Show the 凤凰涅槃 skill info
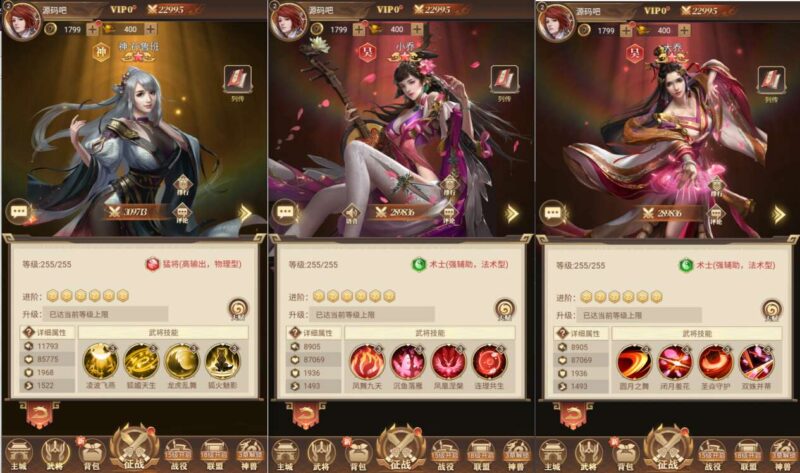 pos(448,360)
